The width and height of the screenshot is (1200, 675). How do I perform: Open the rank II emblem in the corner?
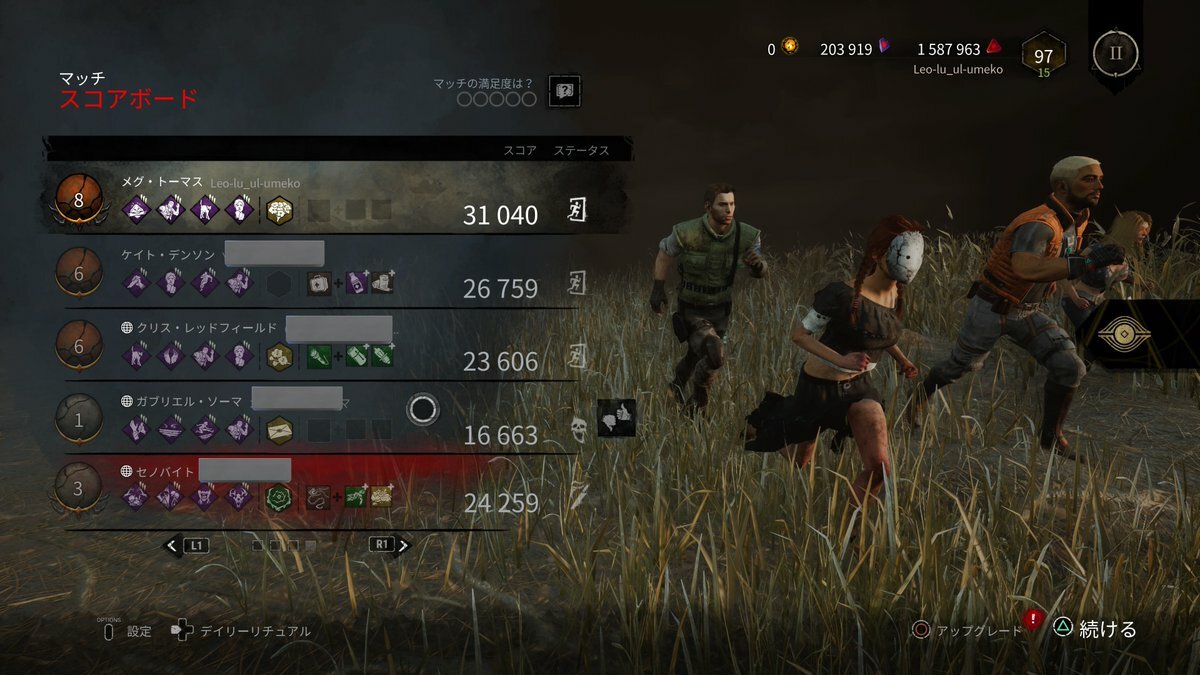coord(1115,53)
